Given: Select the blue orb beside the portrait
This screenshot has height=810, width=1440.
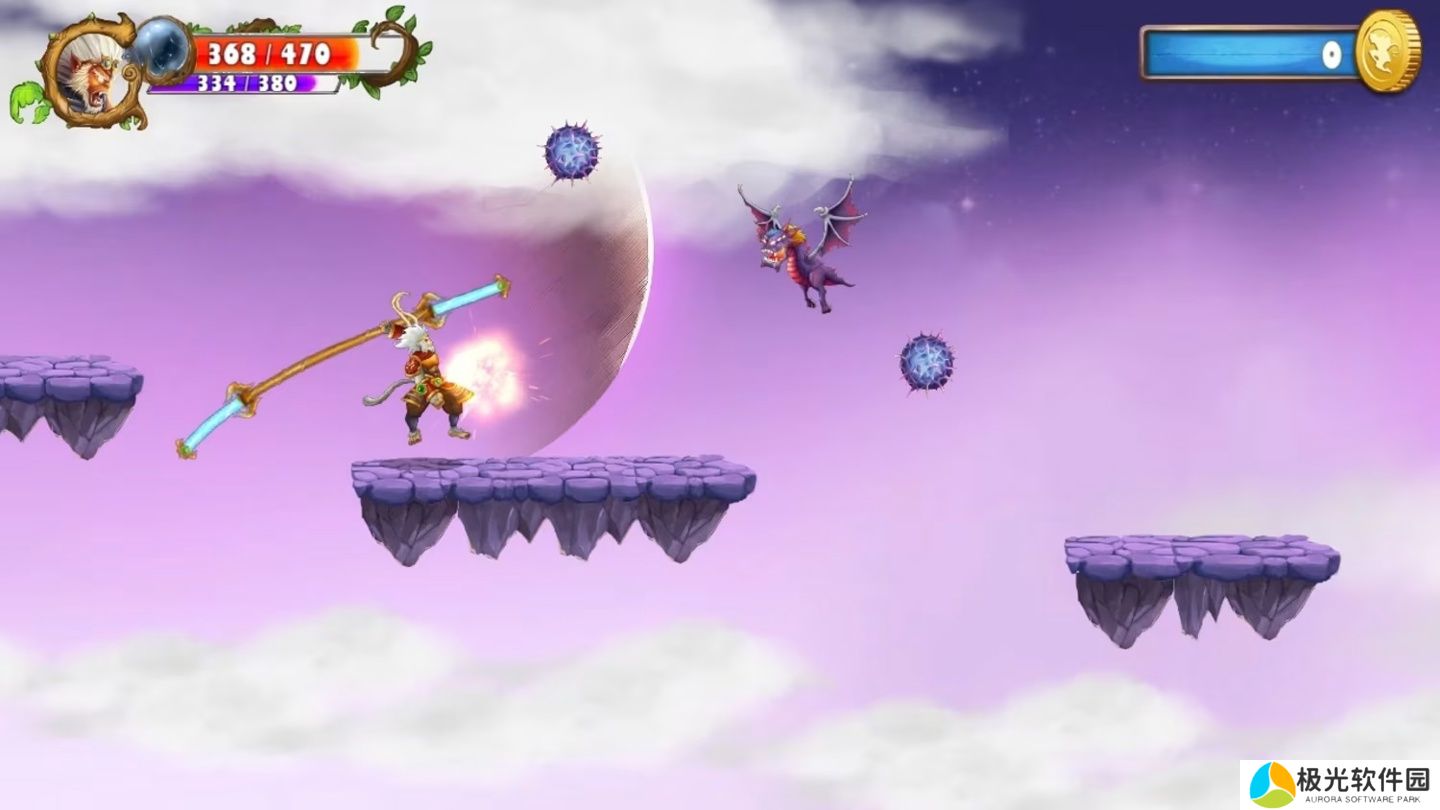Looking at the screenshot, I should pyautogui.click(x=163, y=46).
